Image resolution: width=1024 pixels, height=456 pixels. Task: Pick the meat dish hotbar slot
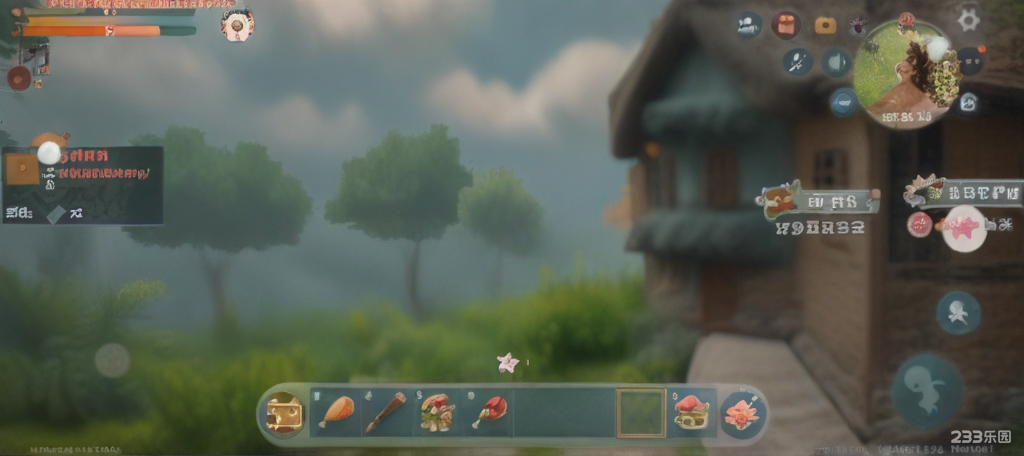pyautogui.click(x=691, y=412)
